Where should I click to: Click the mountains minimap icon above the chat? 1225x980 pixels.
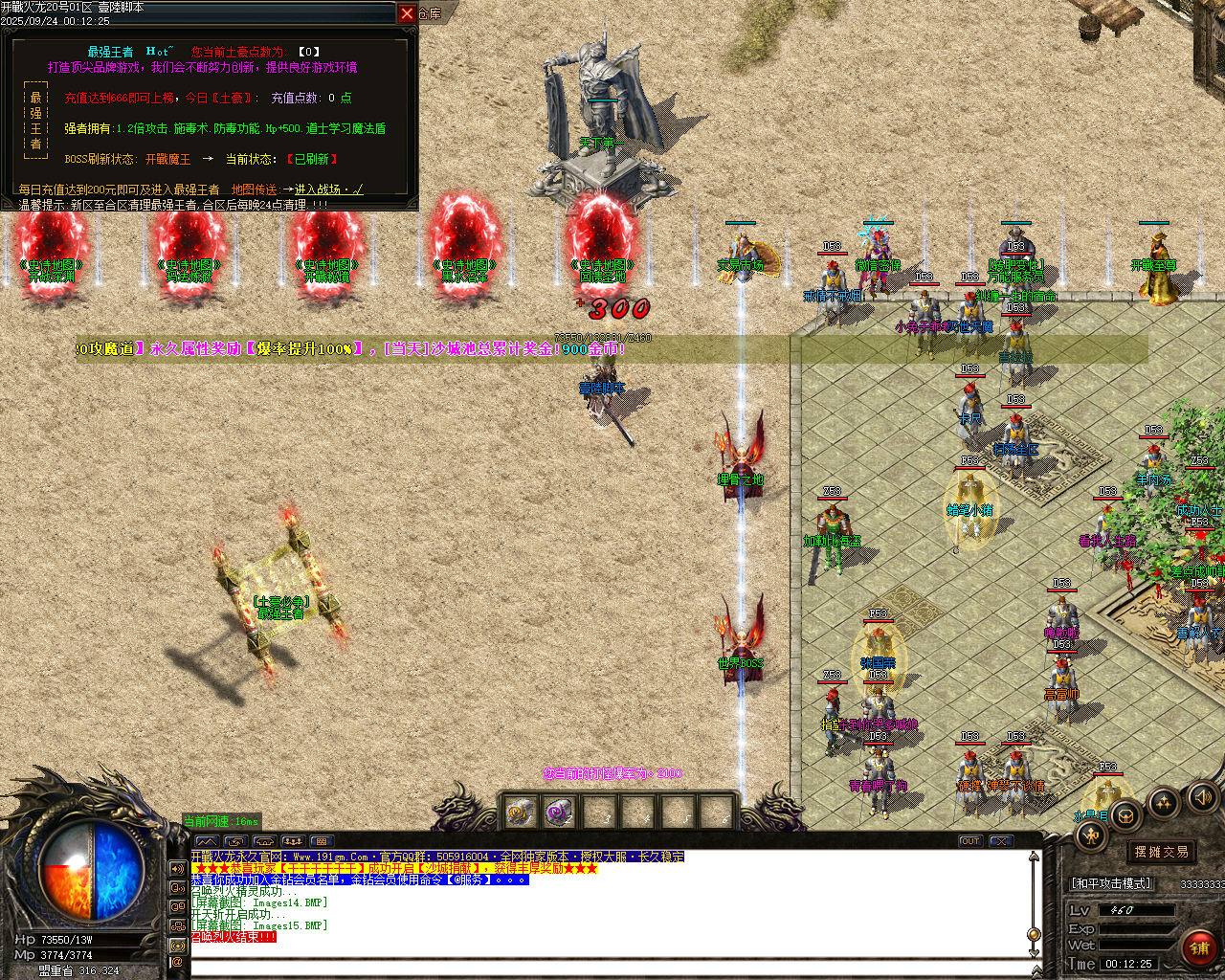(207, 840)
